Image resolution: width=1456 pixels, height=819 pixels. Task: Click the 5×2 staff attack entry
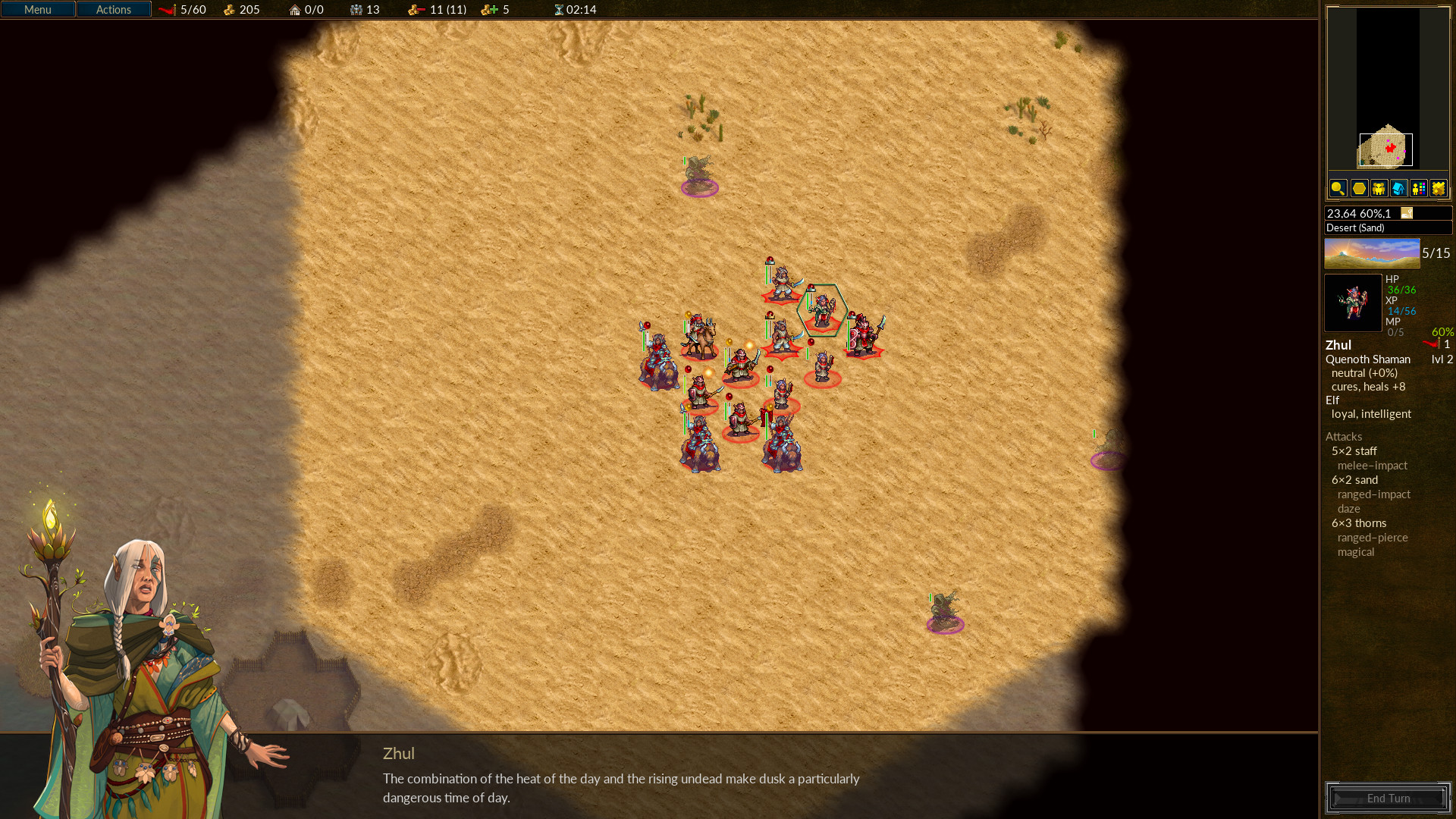1354,451
